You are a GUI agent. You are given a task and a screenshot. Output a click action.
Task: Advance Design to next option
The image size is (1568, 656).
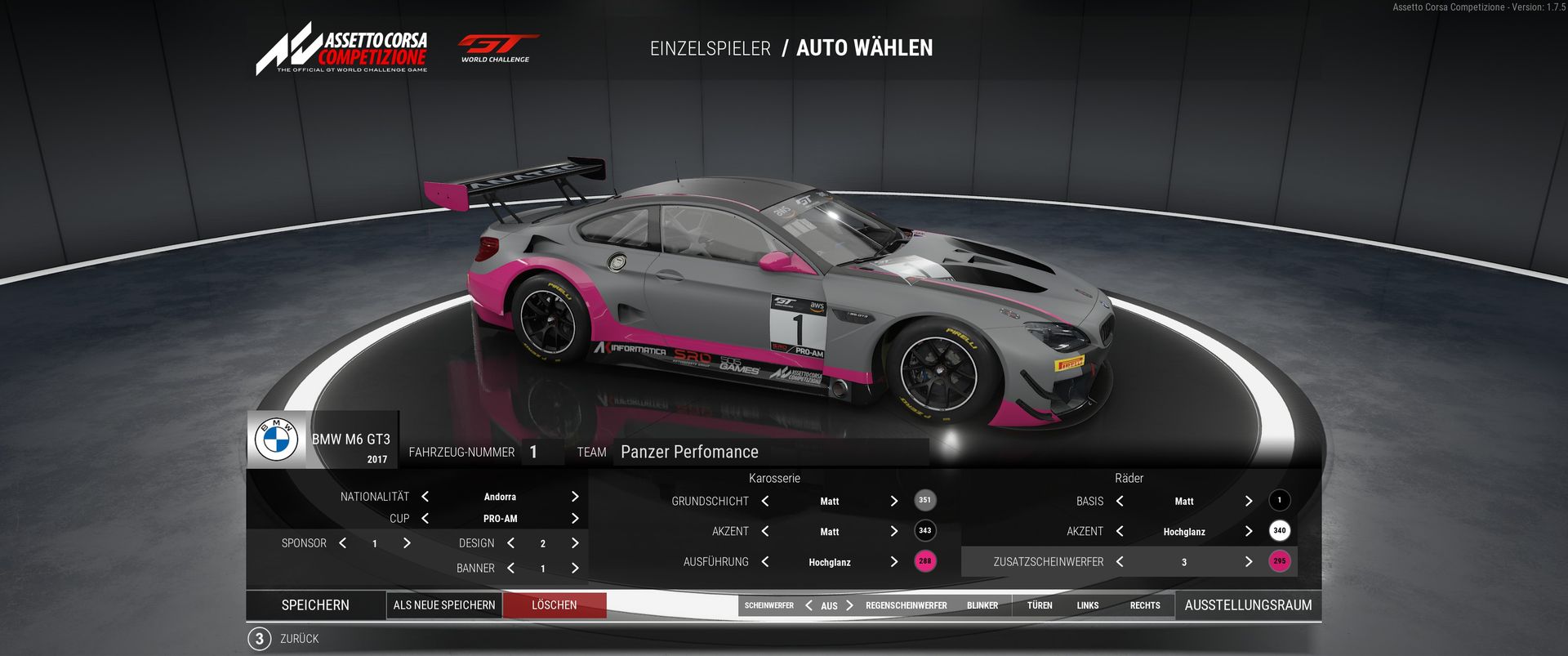(575, 543)
